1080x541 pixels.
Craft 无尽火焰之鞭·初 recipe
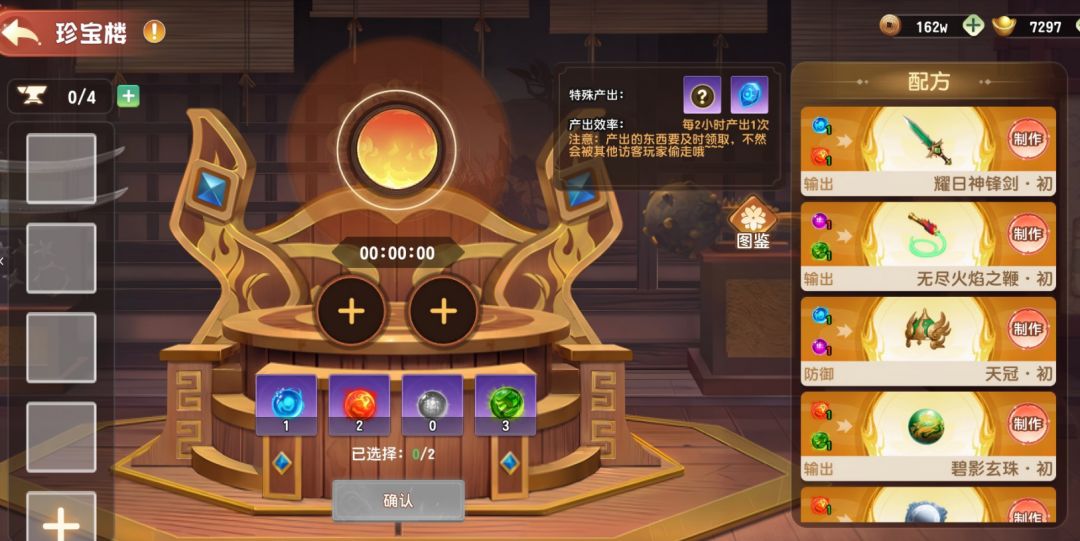(x=1026, y=234)
